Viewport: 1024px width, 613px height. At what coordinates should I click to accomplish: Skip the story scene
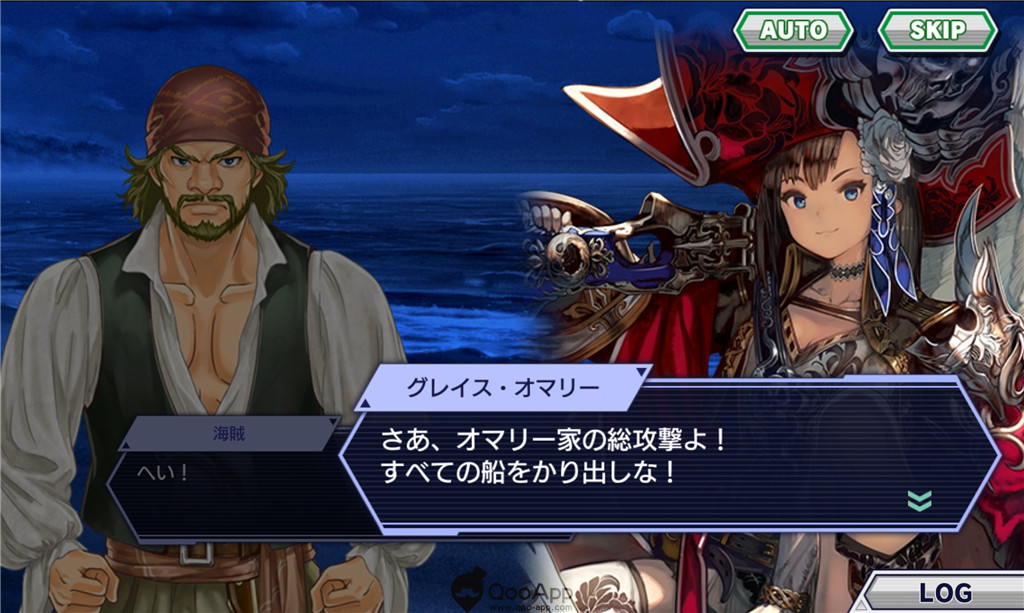[x=937, y=30]
